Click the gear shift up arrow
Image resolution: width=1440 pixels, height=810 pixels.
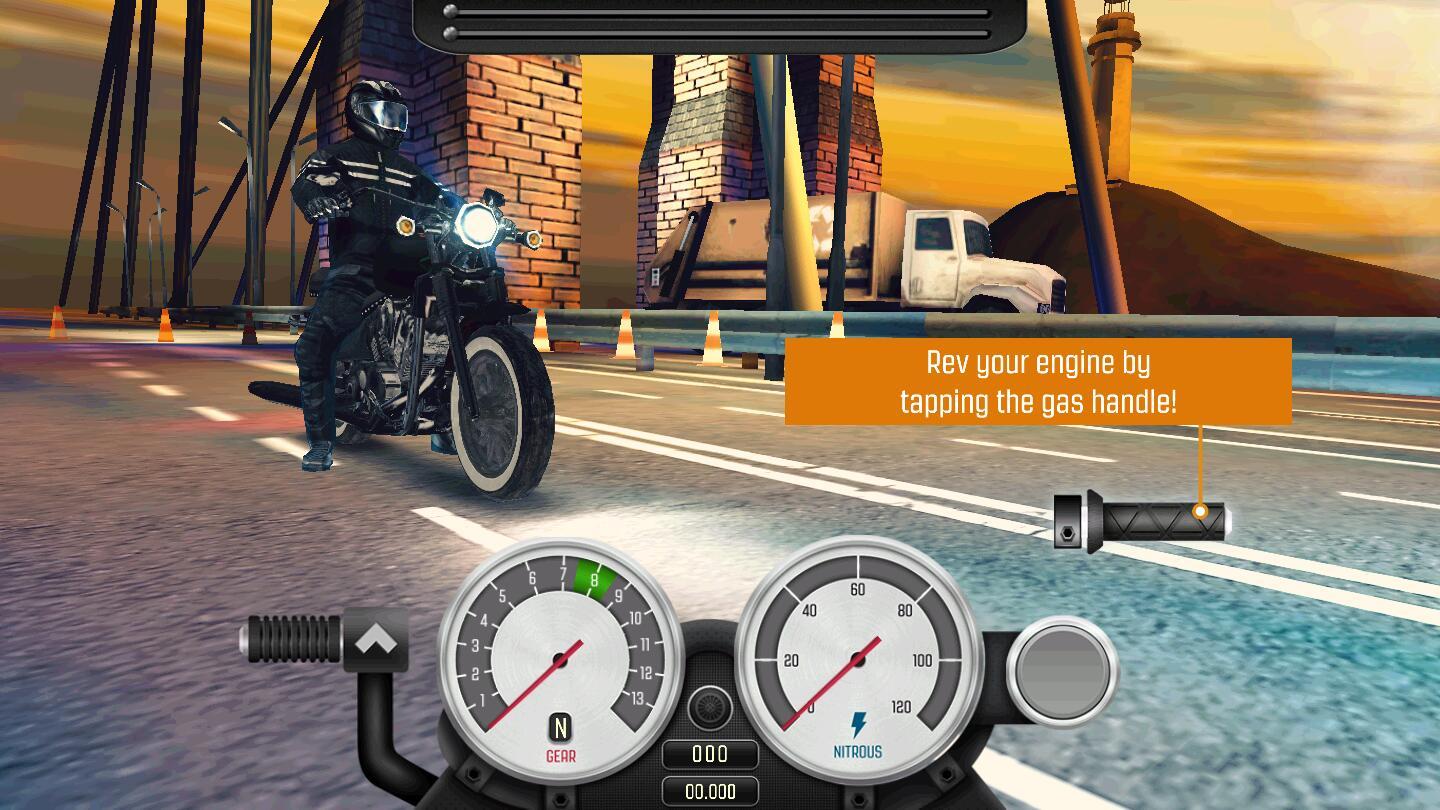coord(374,638)
